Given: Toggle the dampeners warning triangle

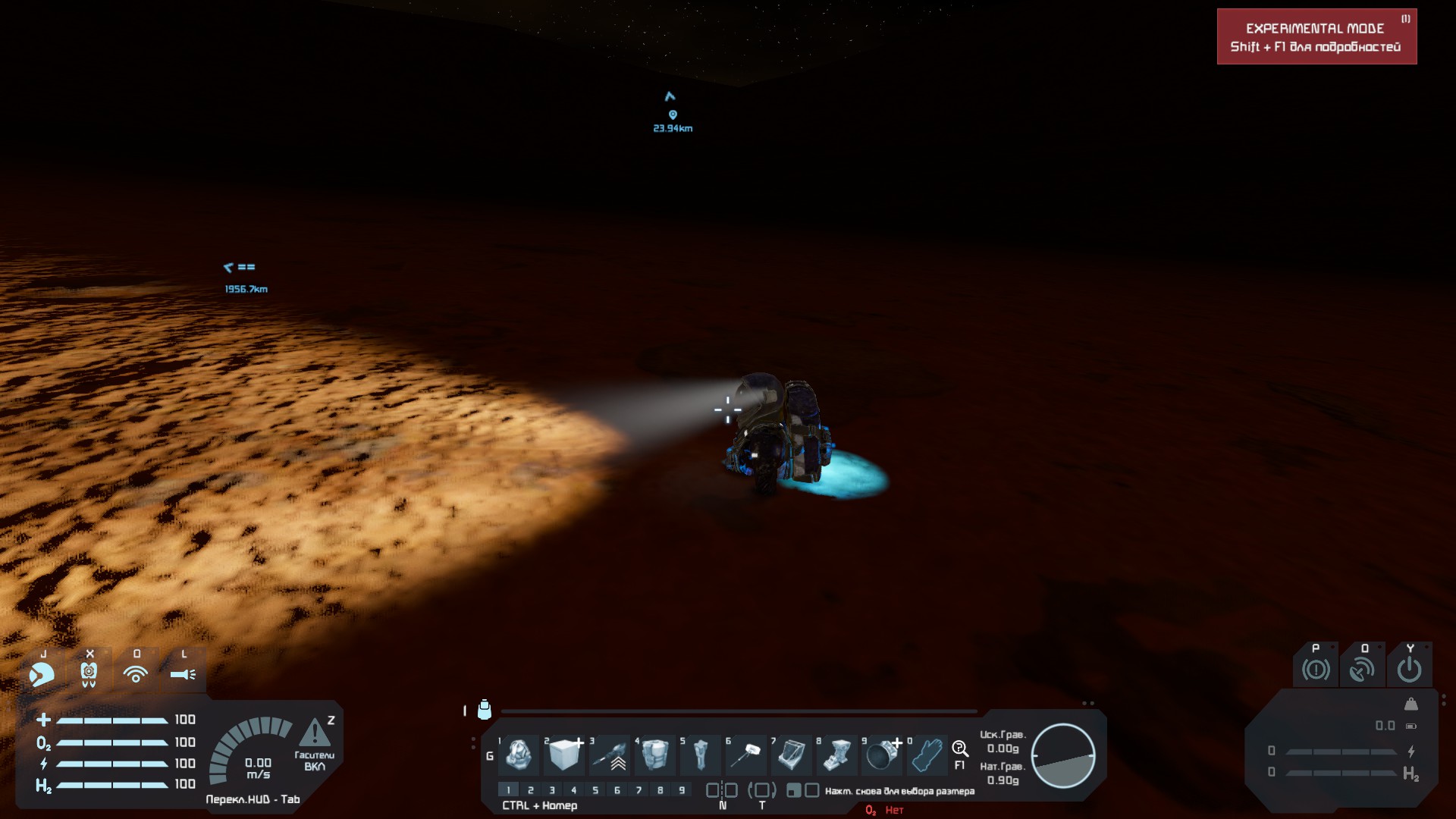Looking at the screenshot, I should pyautogui.click(x=315, y=734).
